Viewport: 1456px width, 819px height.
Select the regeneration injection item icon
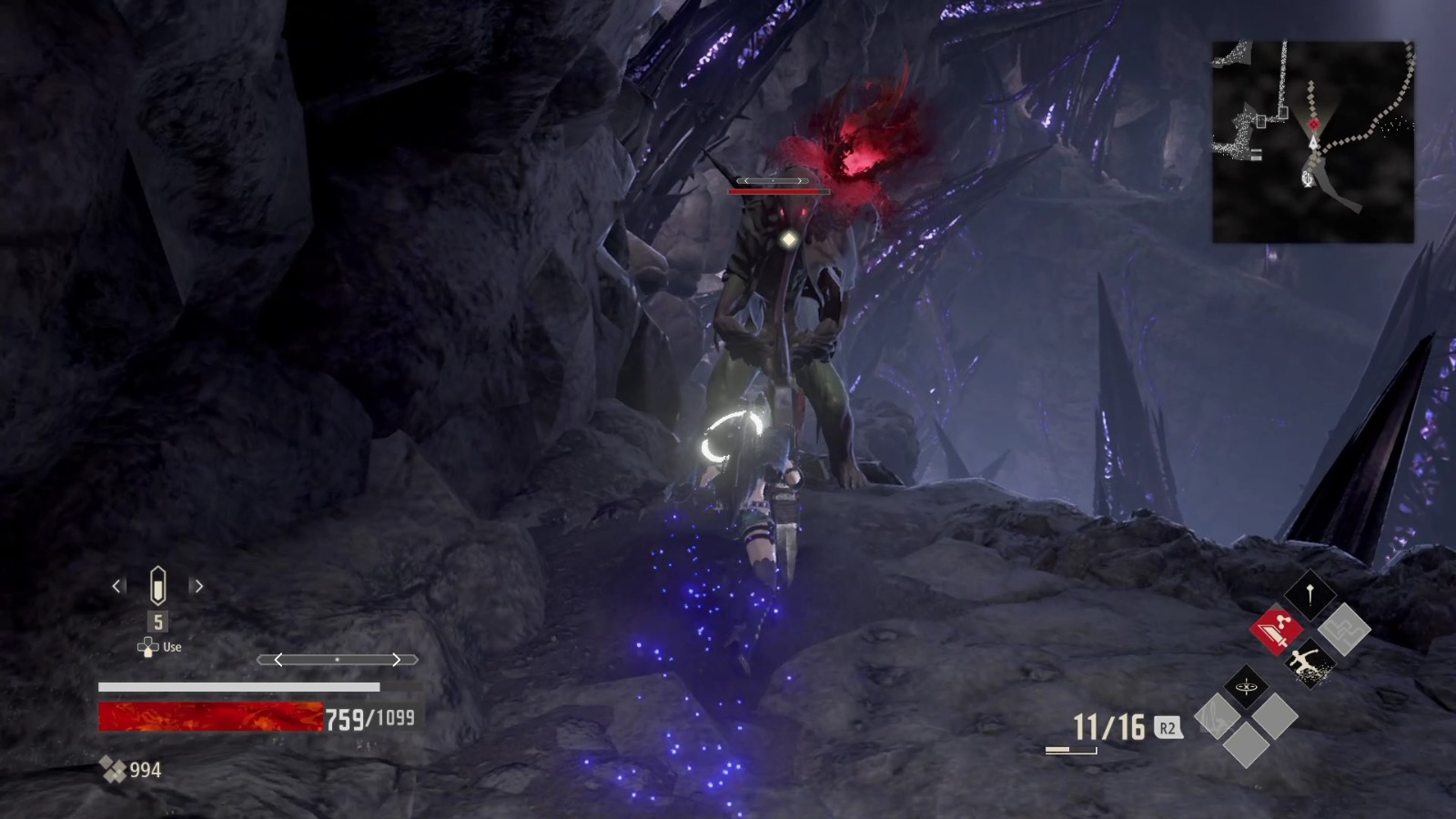coord(157,586)
